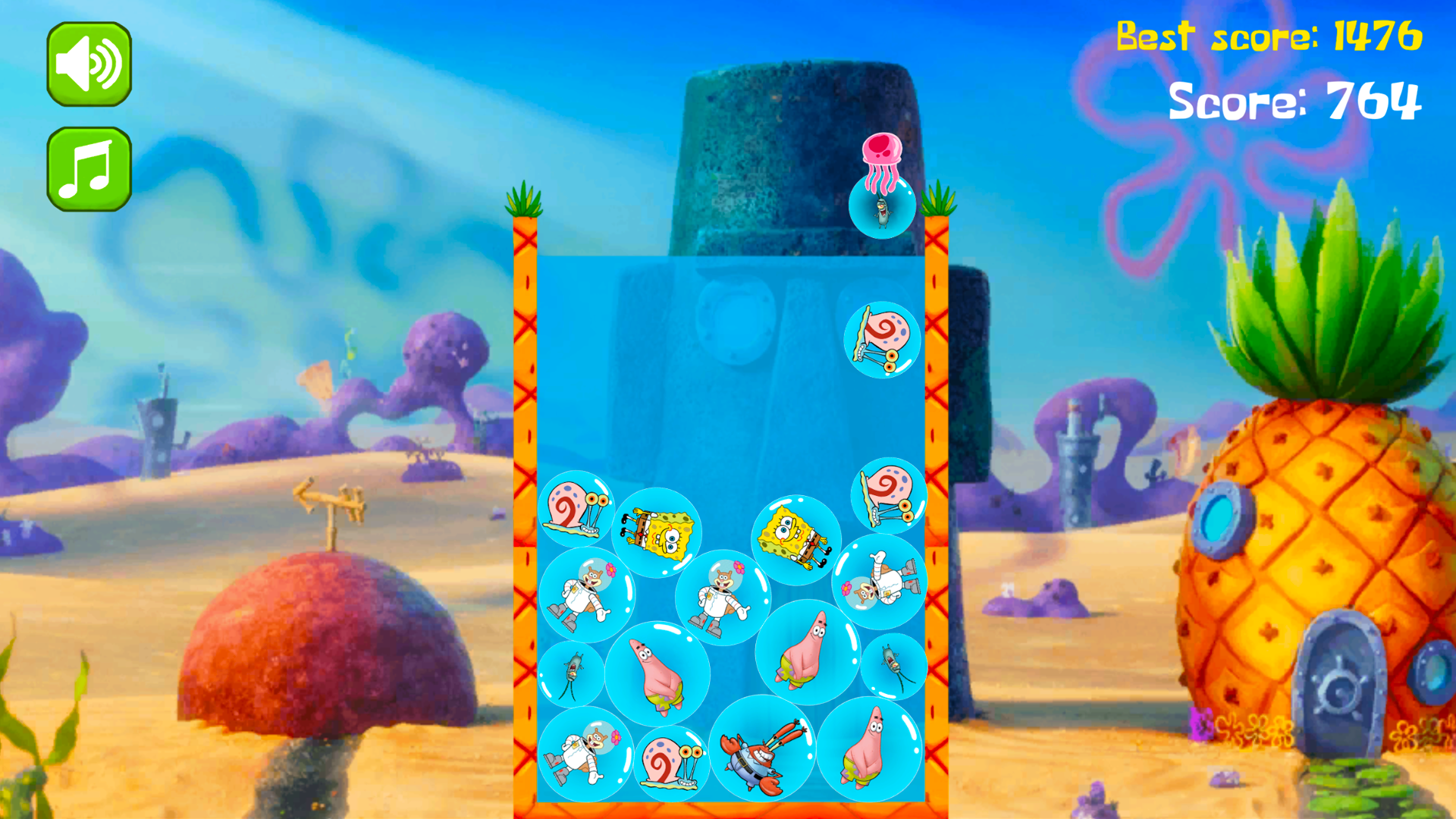Mute the game sound effects
This screenshot has width=1456, height=819.
[89, 64]
